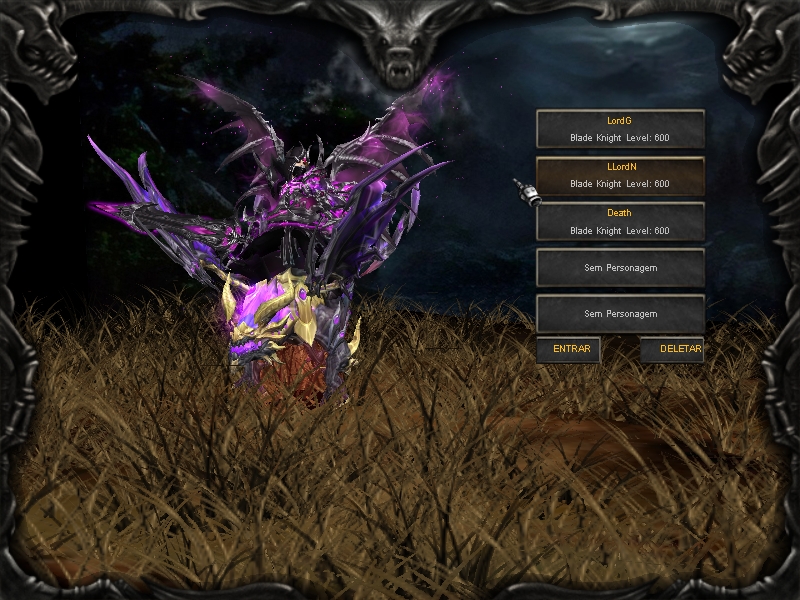Click the ENTRAR button
Image resolution: width=800 pixels, height=600 pixels.
click(570, 350)
